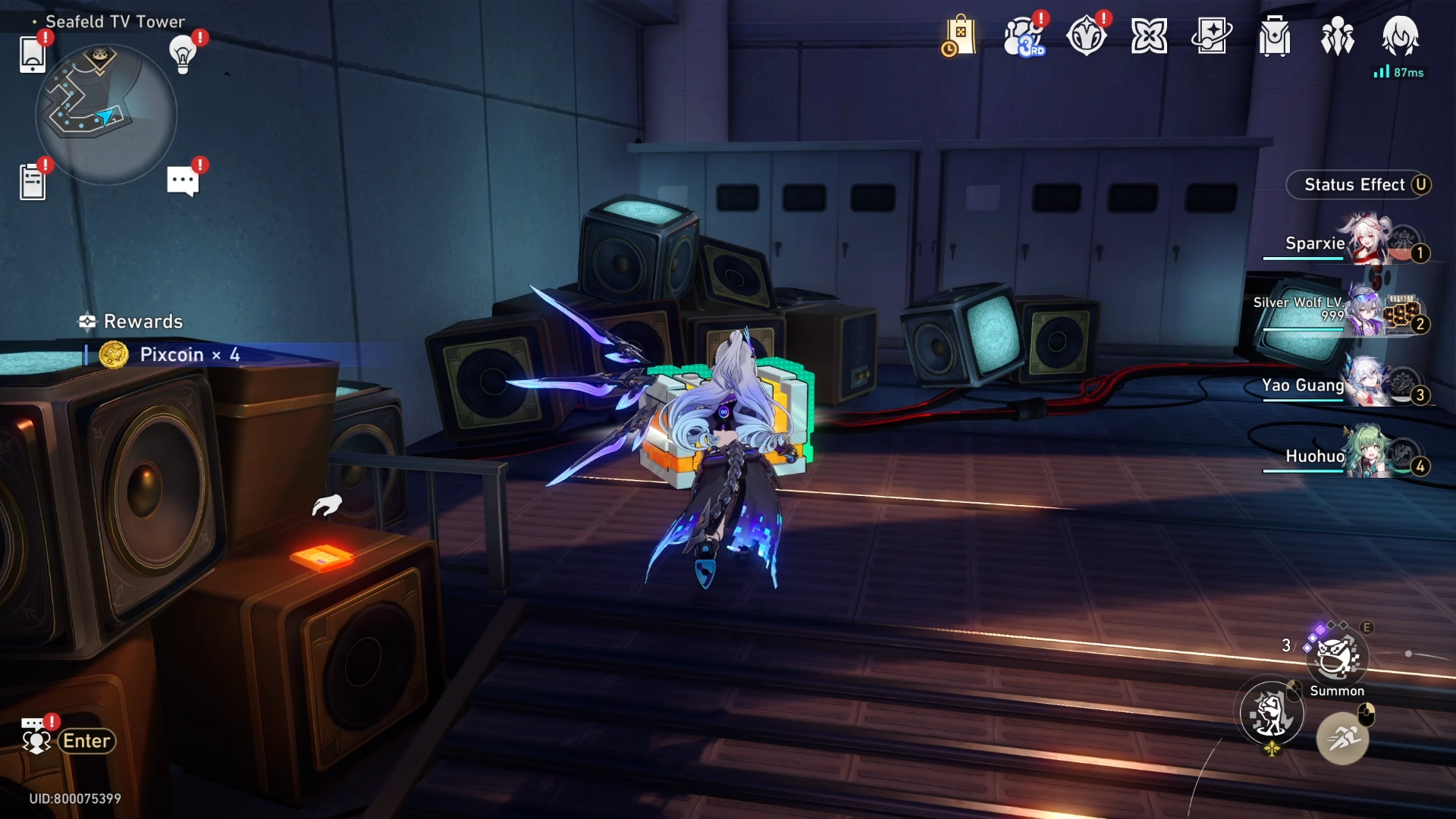Screen dimensions: 1456x819
Task: Open the 3rd anniversary event icon
Action: [1023, 36]
